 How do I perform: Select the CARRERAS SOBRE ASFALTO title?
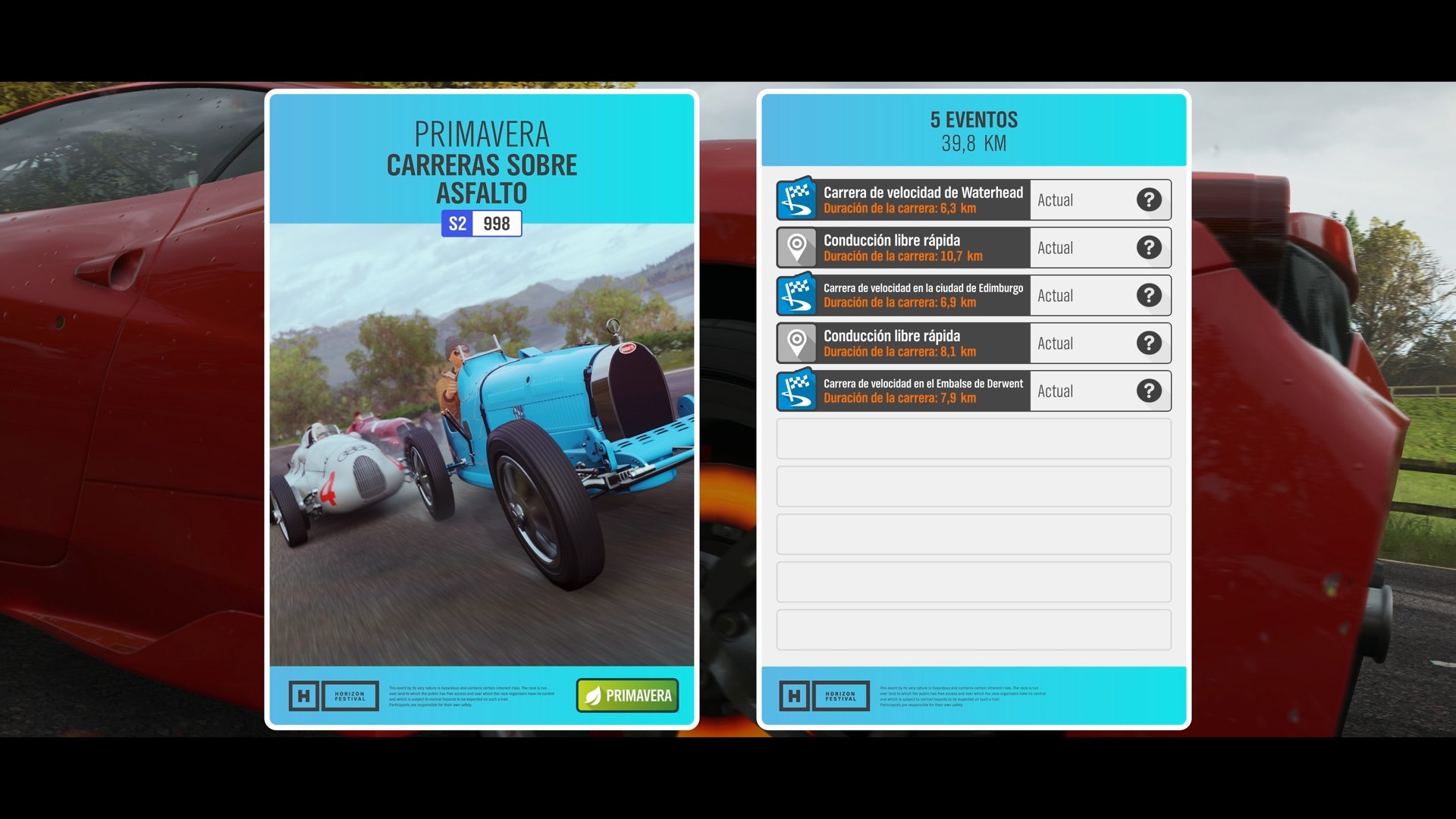[x=482, y=179]
